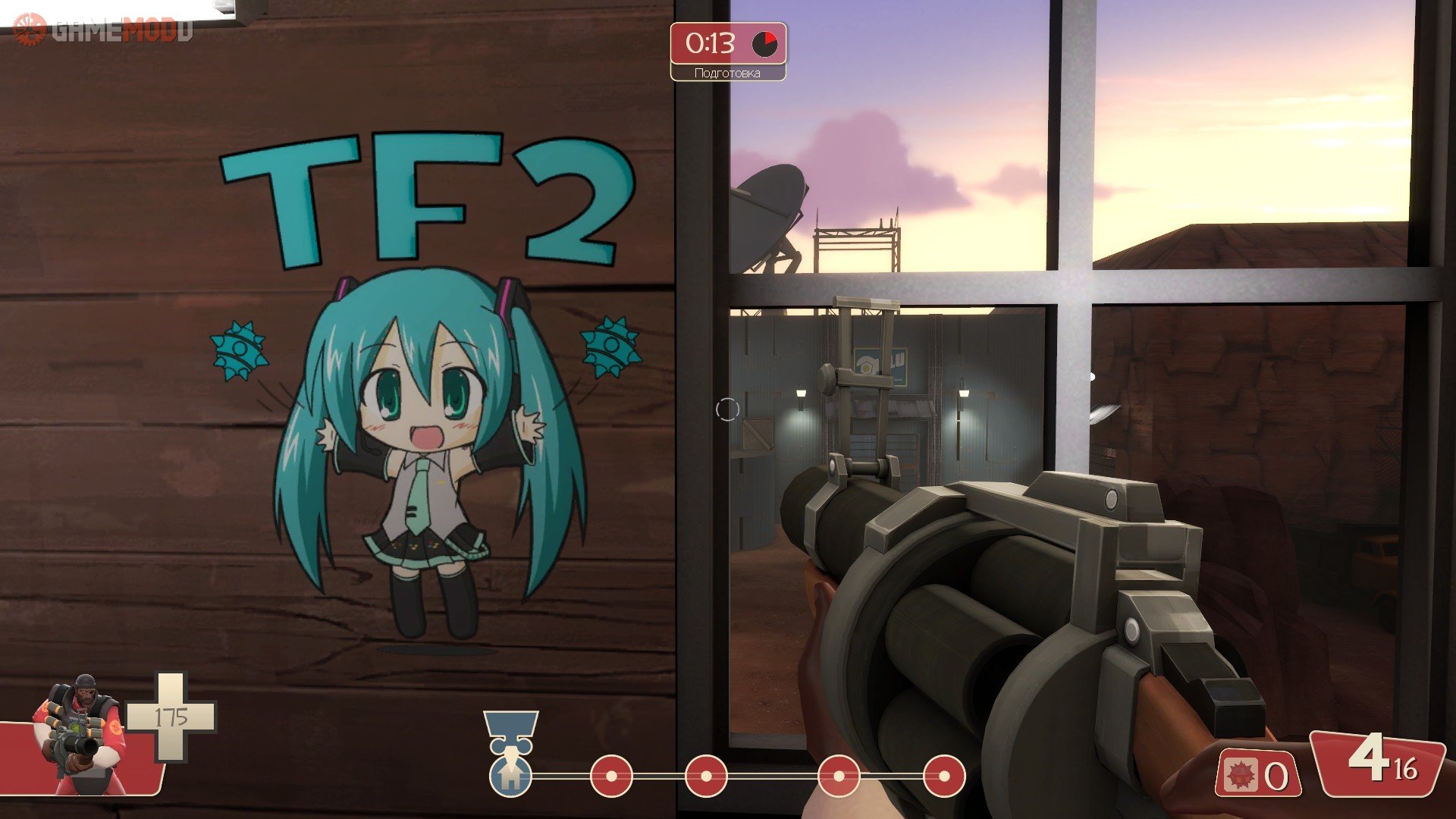
Task: Click the stickybomb counter icon
Action: pyautogui.click(x=1241, y=775)
